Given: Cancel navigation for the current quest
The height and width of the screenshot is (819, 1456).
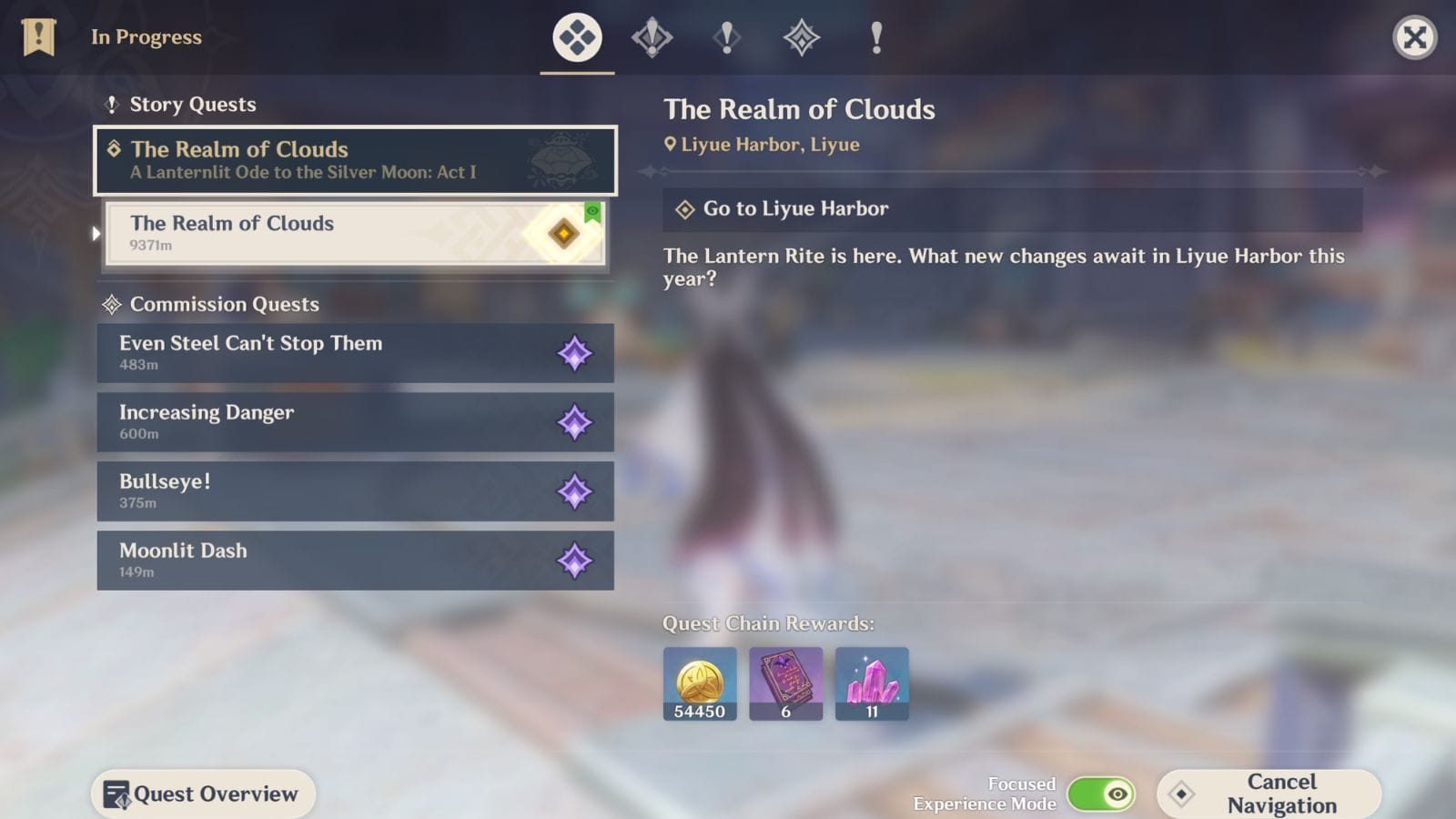Looking at the screenshot, I should pyautogui.click(x=1269, y=794).
